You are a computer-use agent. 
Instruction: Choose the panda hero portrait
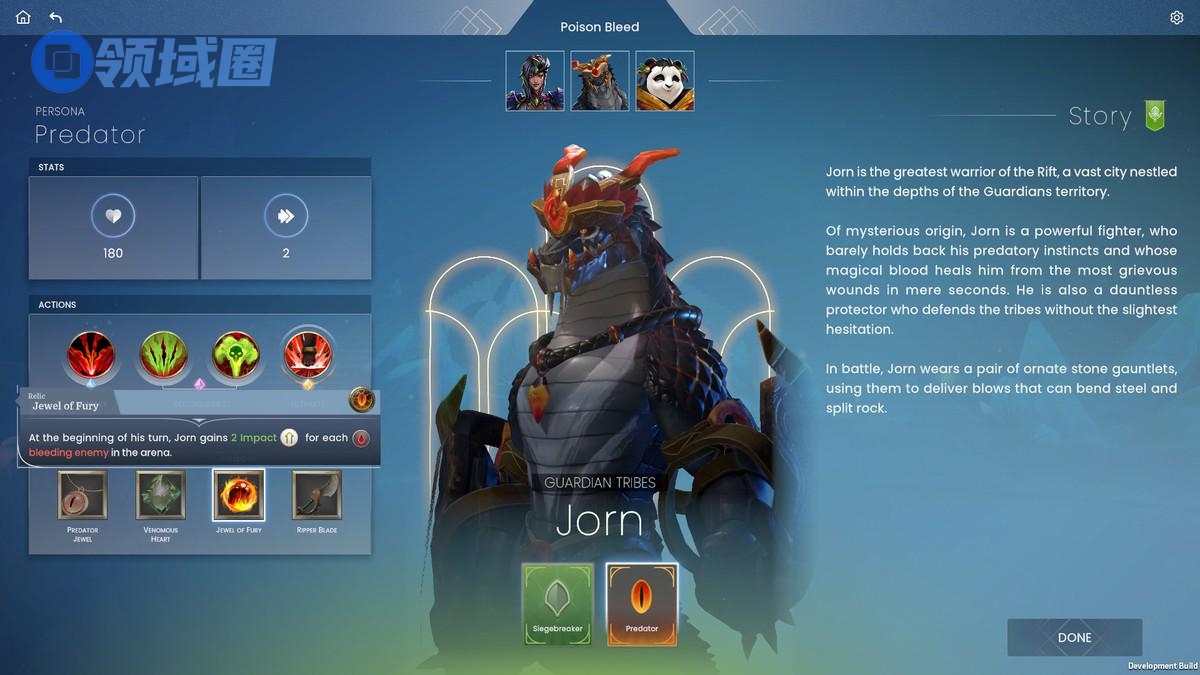665,81
